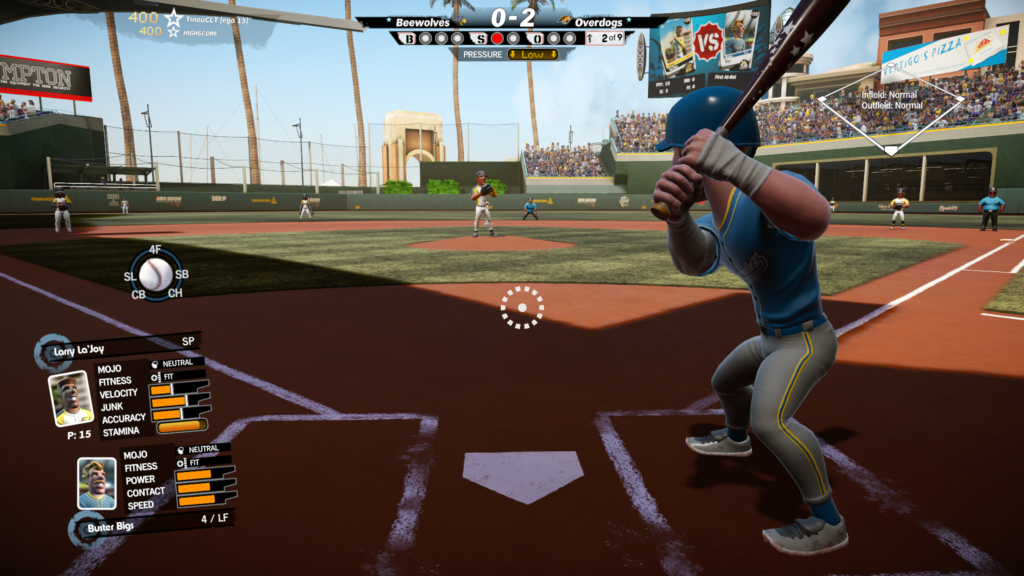Open pitcher Larry La'Joy's portrait card
The height and width of the screenshot is (576, 1024).
tap(71, 399)
